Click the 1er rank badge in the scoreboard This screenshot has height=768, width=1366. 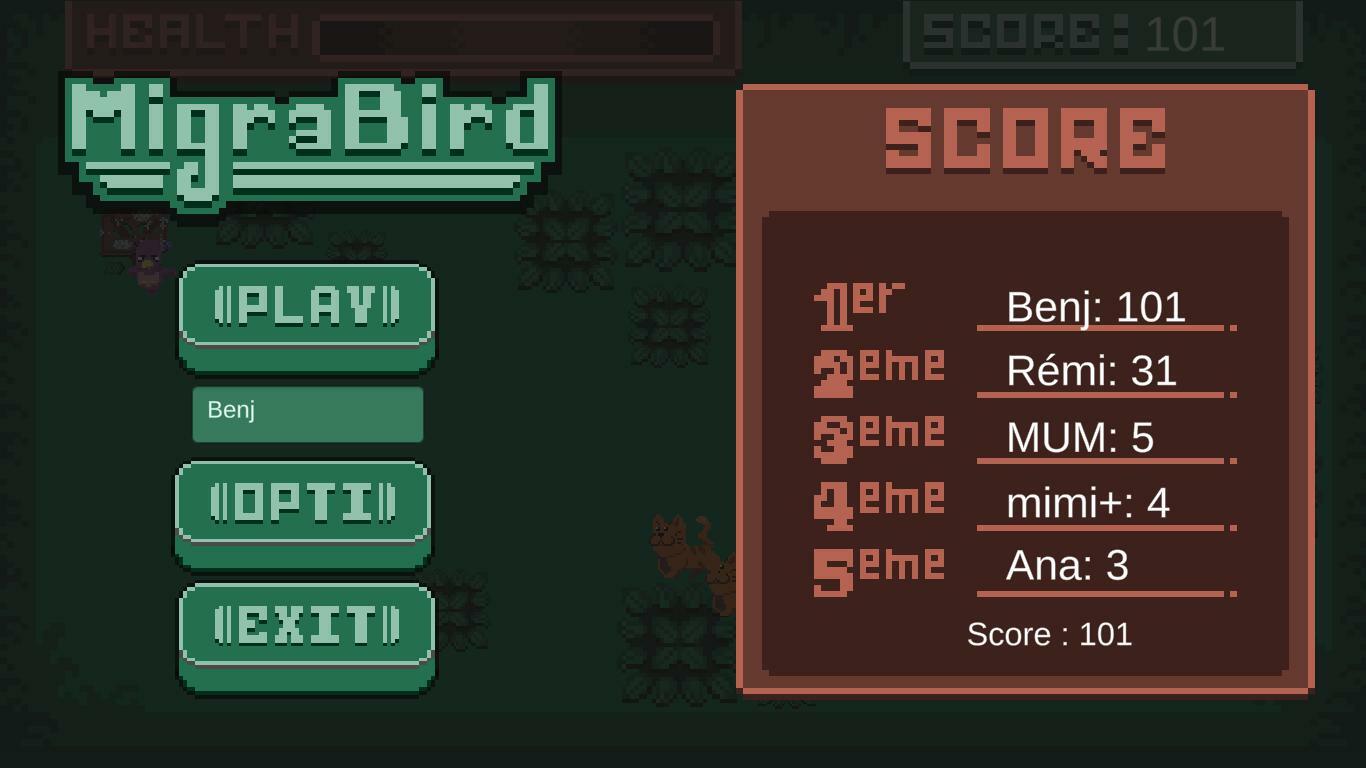(x=862, y=305)
